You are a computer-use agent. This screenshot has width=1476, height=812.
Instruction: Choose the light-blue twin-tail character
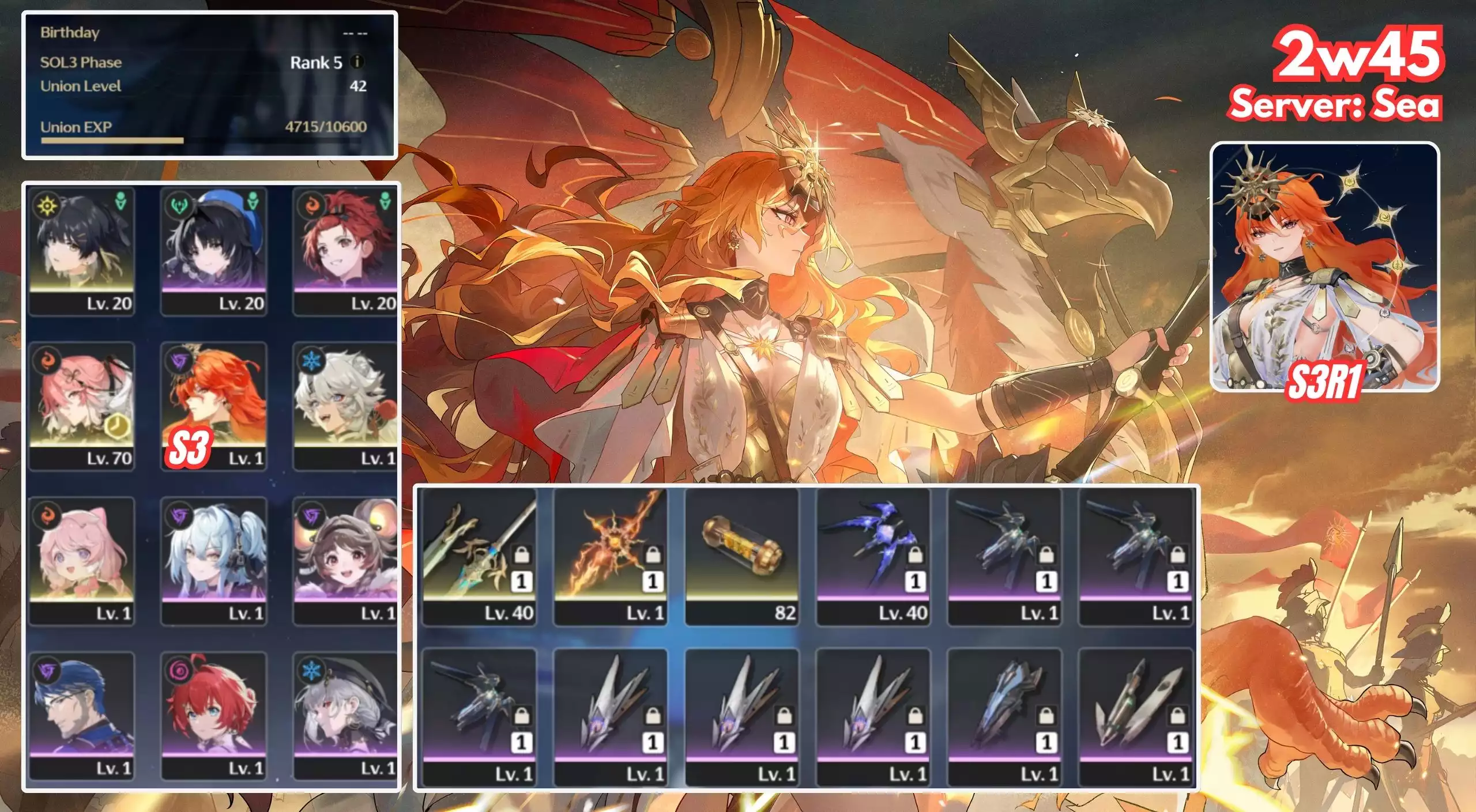click(x=214, y=561)
